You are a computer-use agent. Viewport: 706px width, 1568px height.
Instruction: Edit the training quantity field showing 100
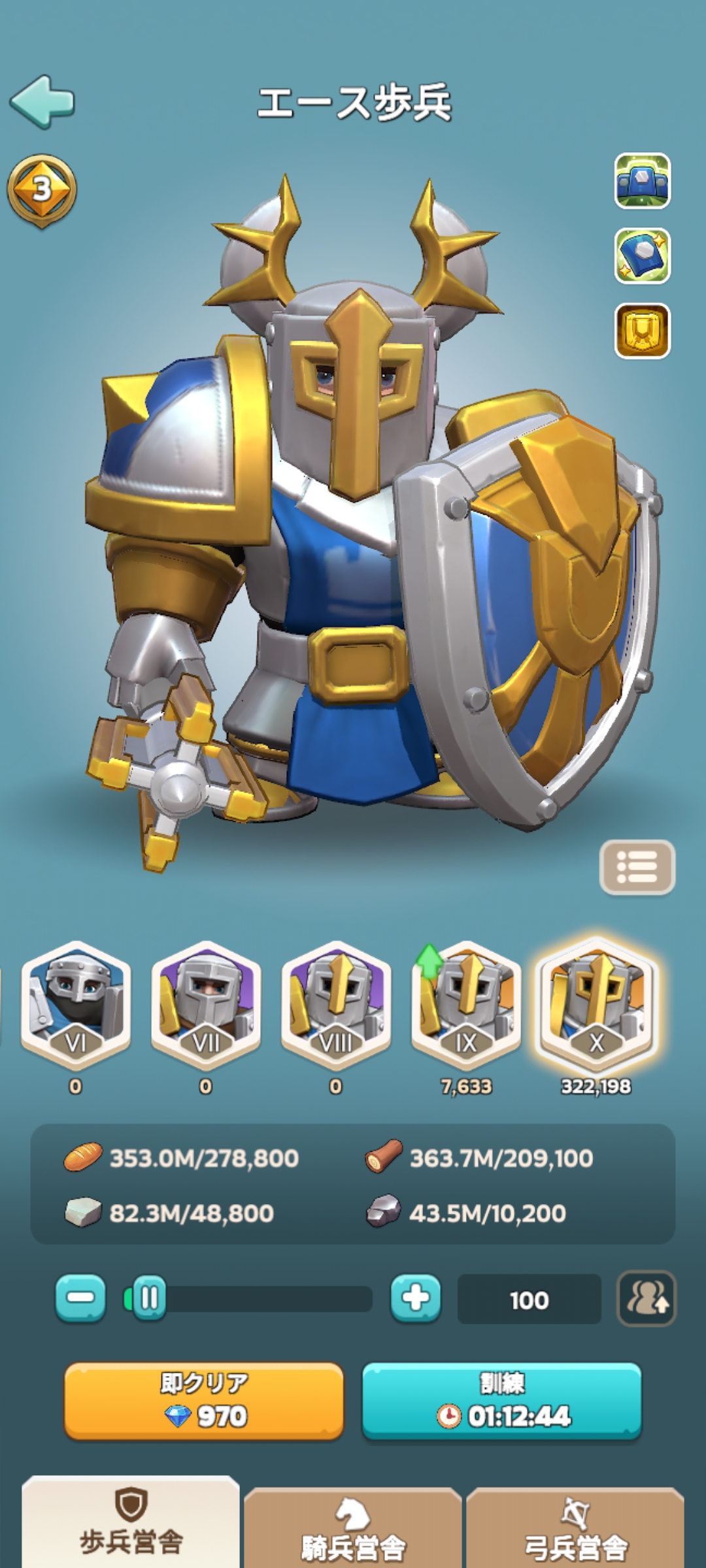click(529, 1299)
